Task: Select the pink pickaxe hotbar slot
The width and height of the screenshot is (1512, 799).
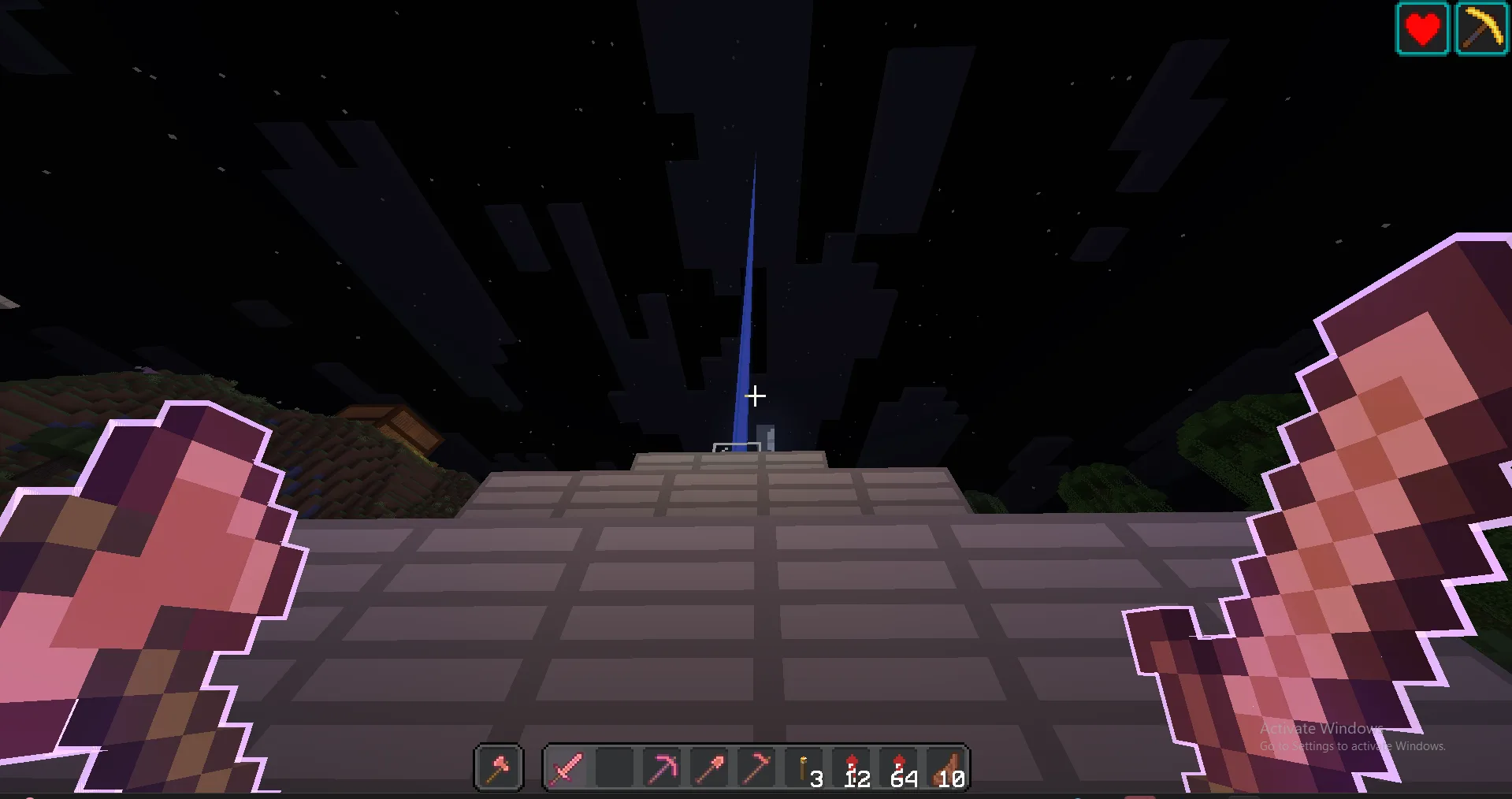Action: 662,767
